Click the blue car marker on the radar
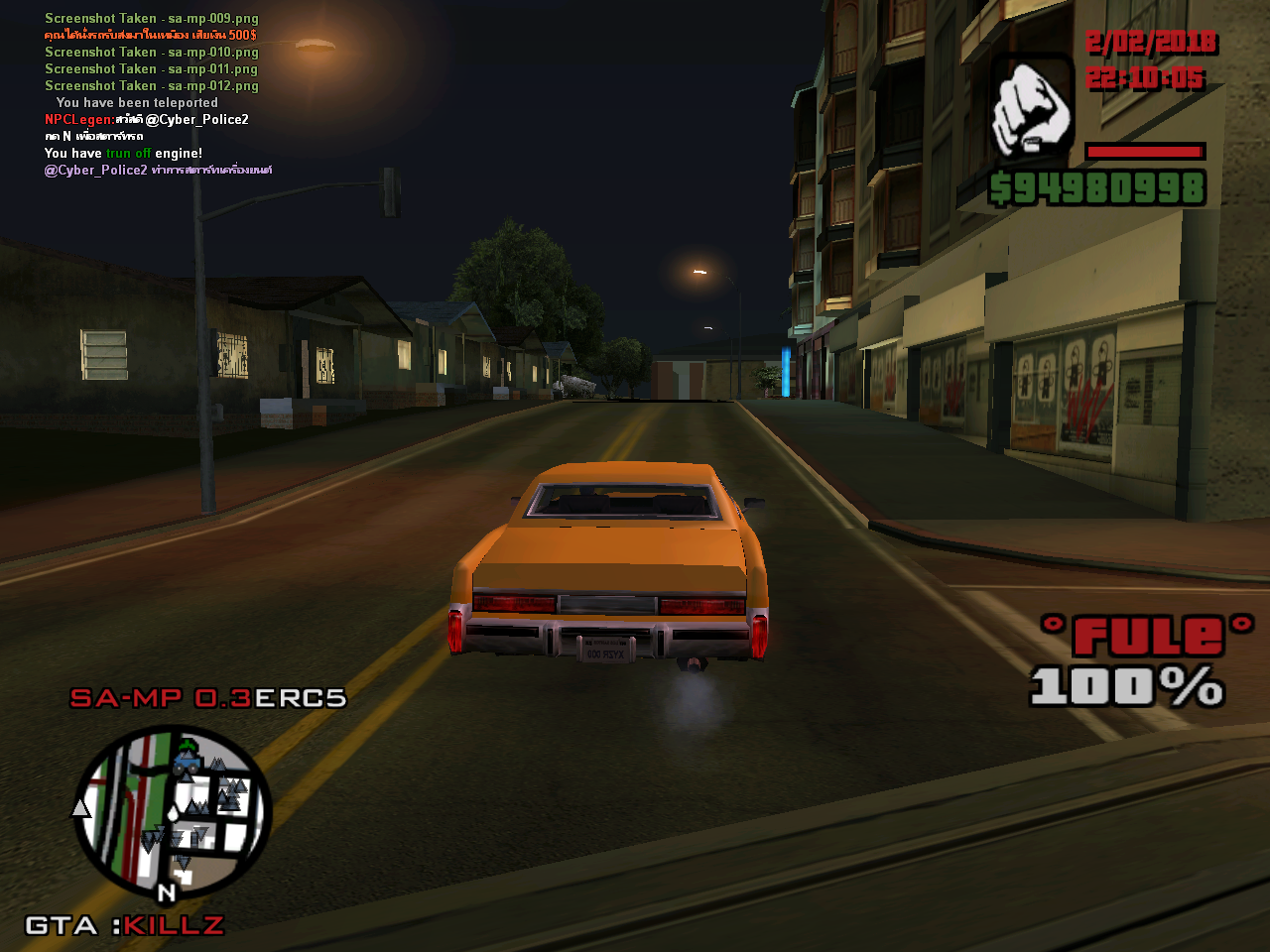The height and width of the screenshot is (952, 1270). (x=187, y=762)
